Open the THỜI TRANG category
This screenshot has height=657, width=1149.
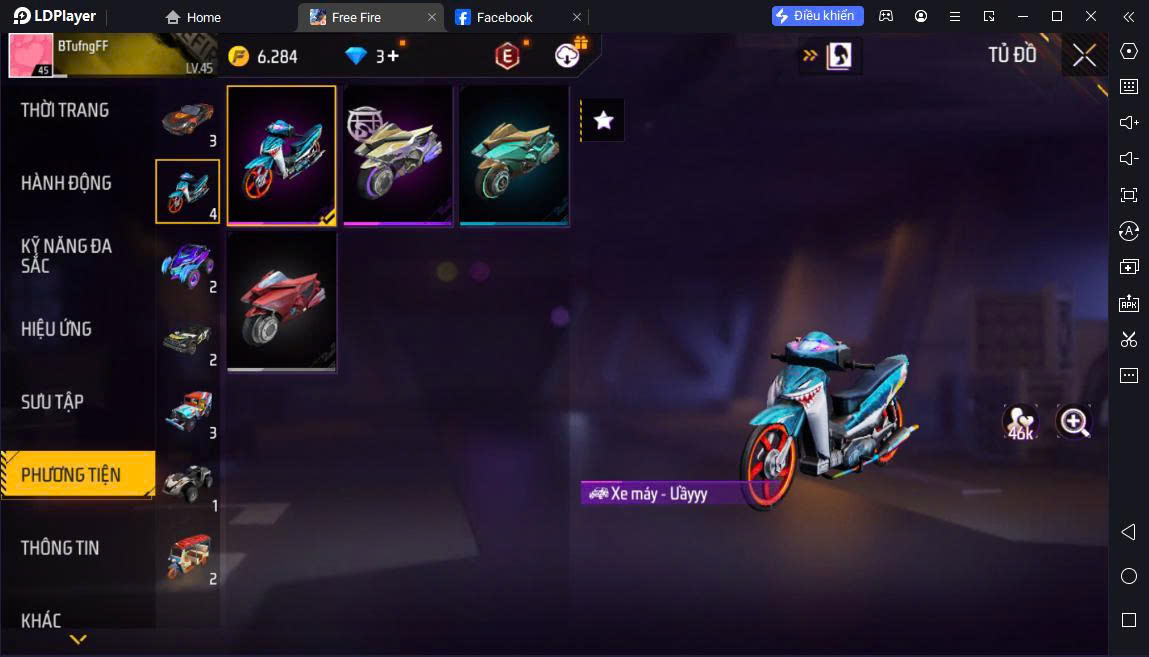pos(65,110)
